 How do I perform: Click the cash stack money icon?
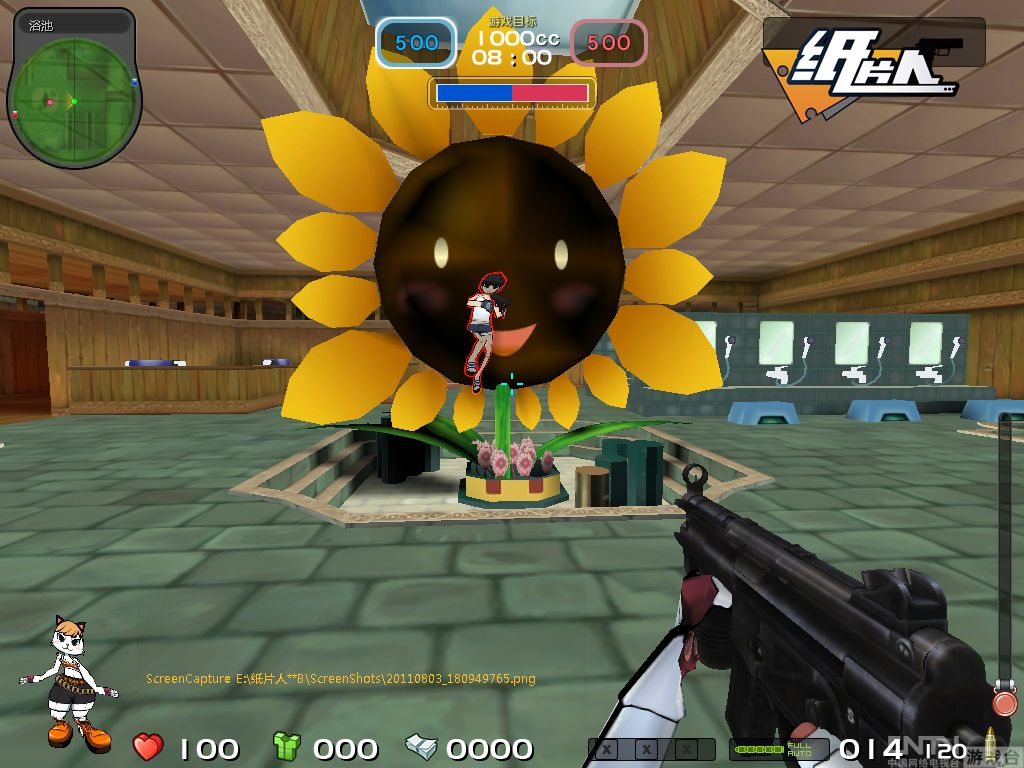click(x=421, y=746)
